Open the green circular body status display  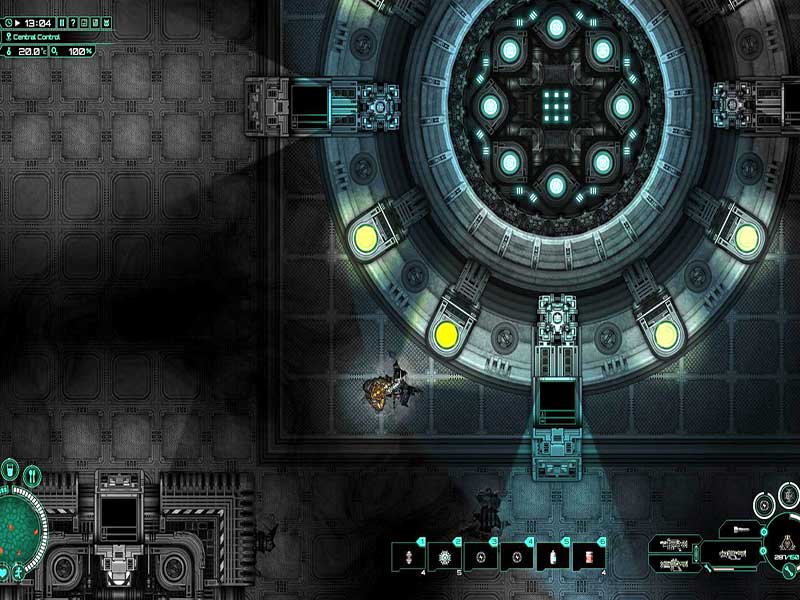coord(18,522)
